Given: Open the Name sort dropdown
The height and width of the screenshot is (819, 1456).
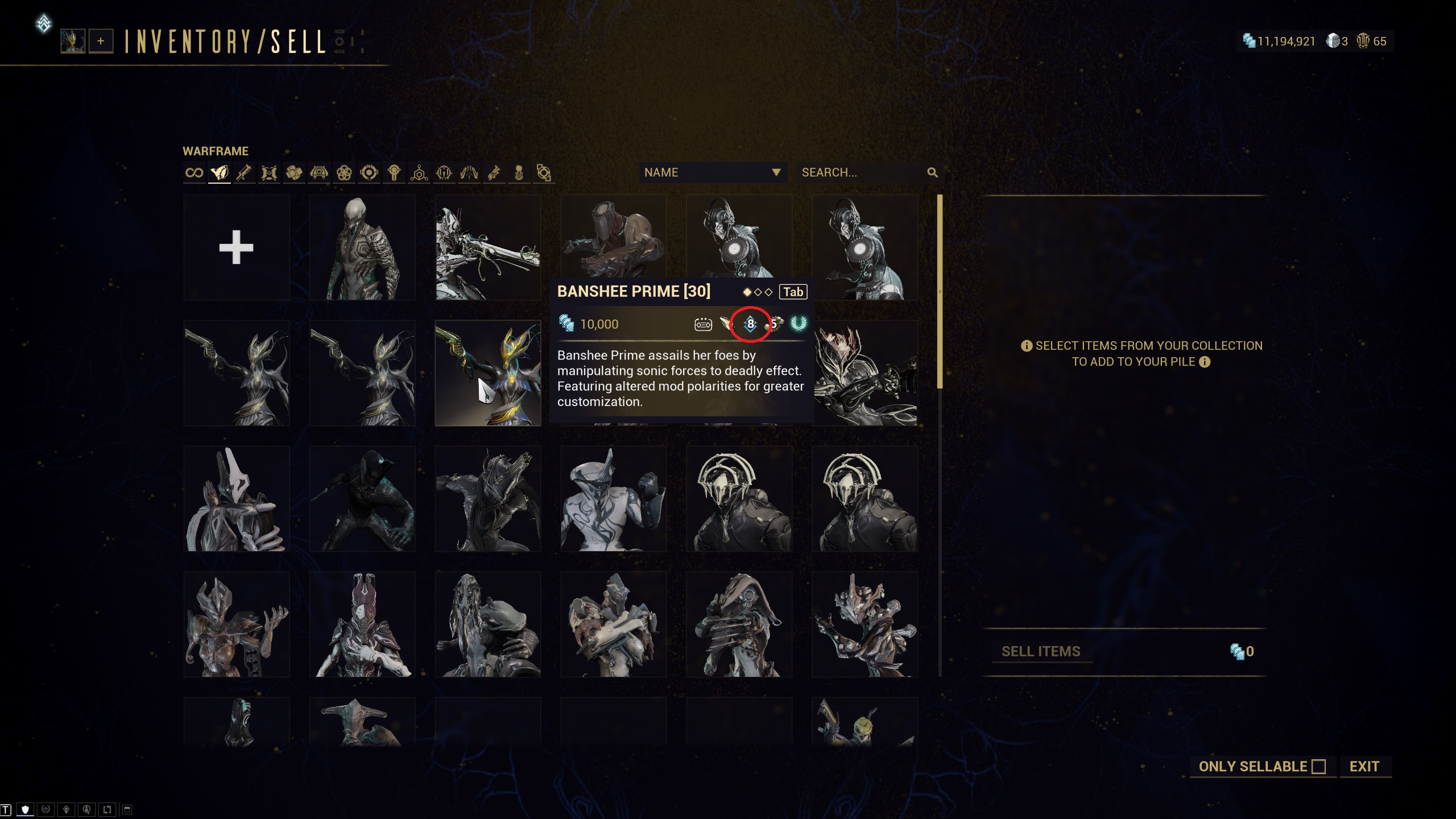Looking at the screenshot, I should coord(713,172).
